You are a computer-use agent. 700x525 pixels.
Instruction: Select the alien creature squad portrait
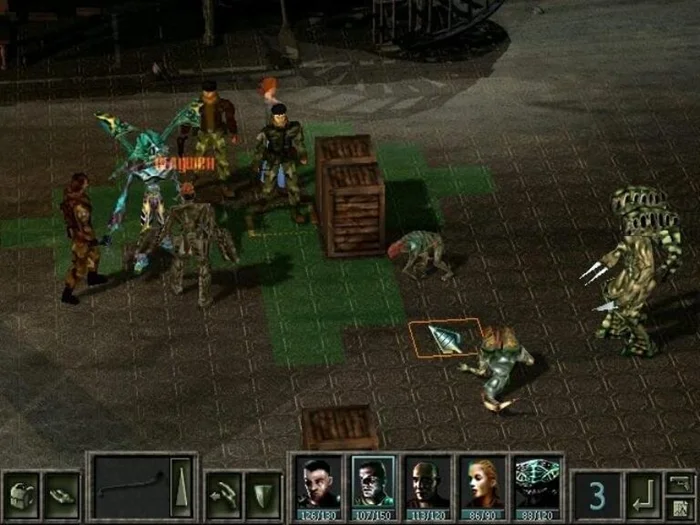click(537, 487)
